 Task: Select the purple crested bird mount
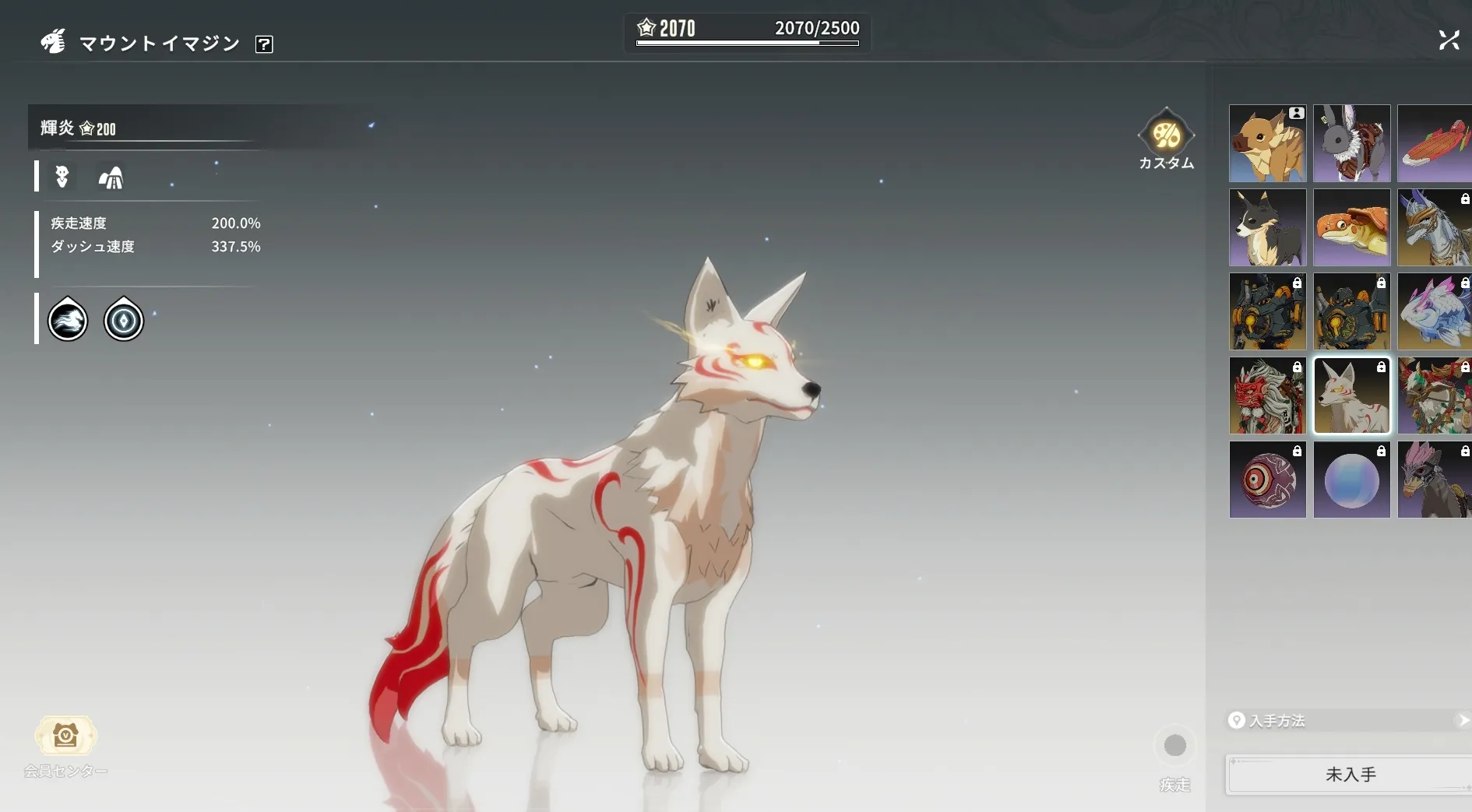(1434, 480)
